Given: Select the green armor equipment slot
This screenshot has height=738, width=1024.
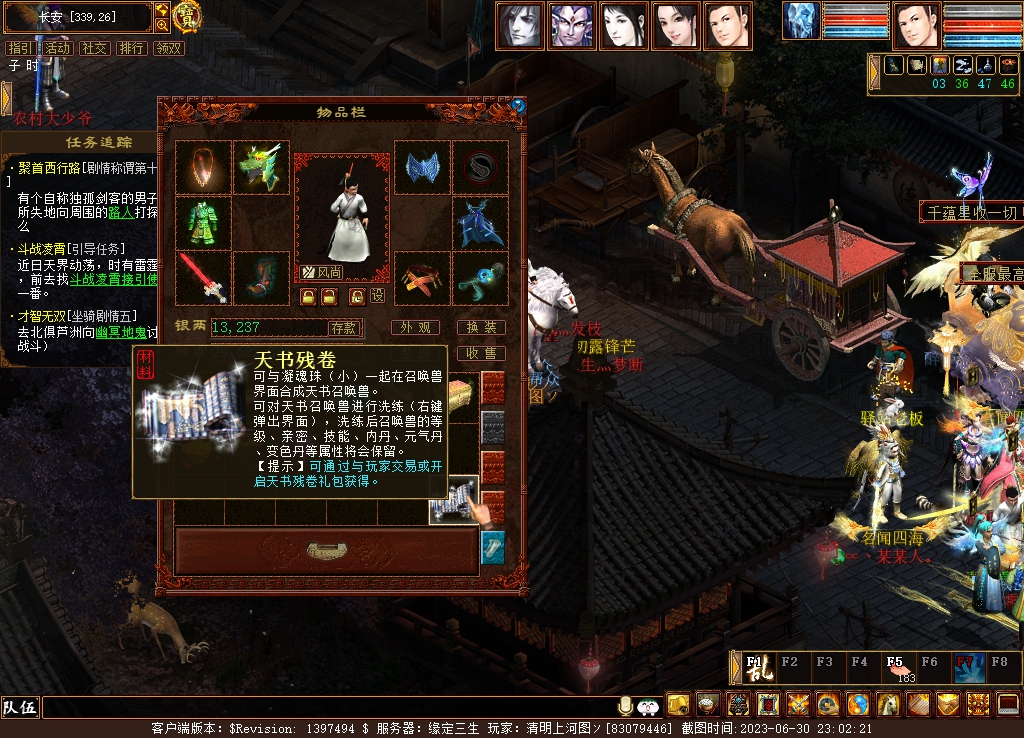Looking at the screenshot, I should (203, 222).
